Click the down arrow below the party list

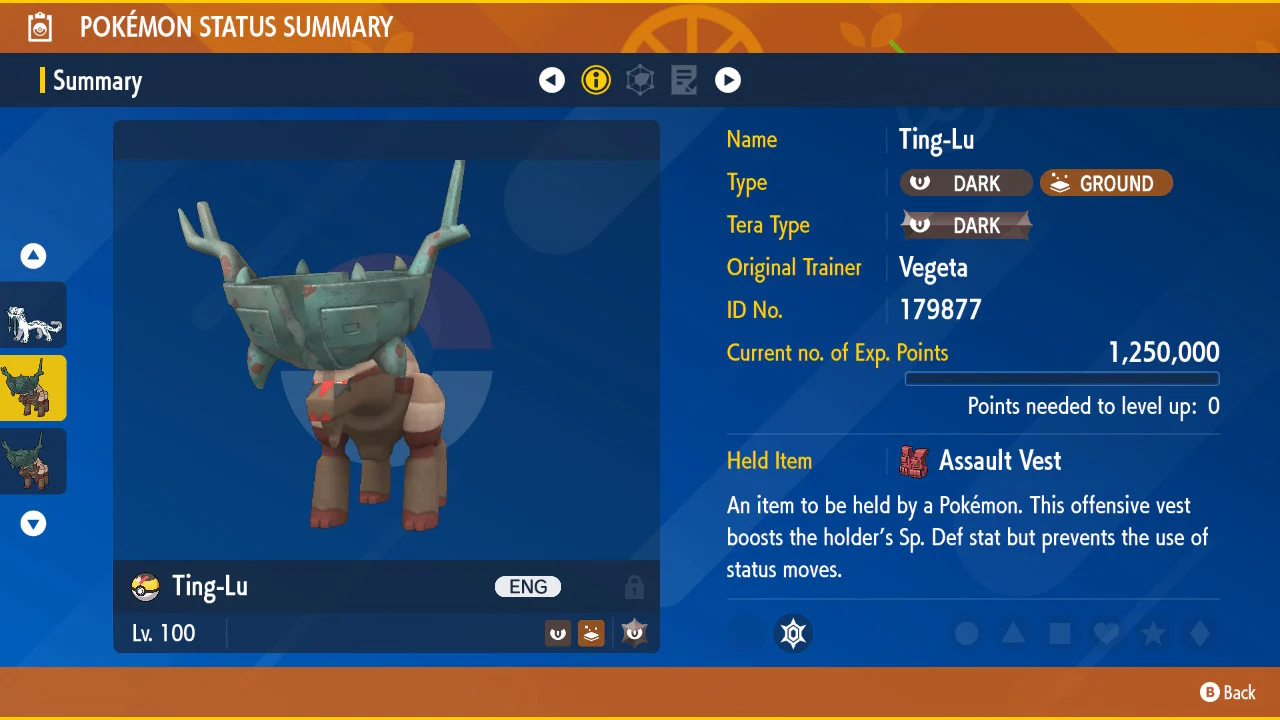coord(34,523)
